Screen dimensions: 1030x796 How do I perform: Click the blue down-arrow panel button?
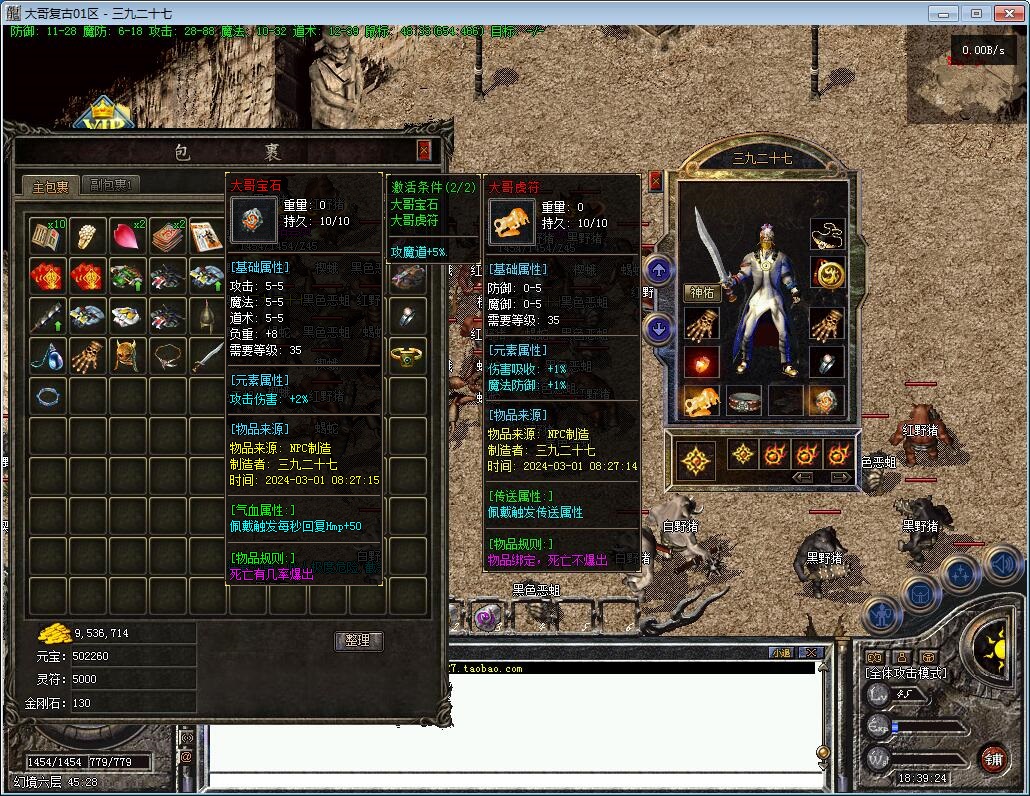[659, 327]
